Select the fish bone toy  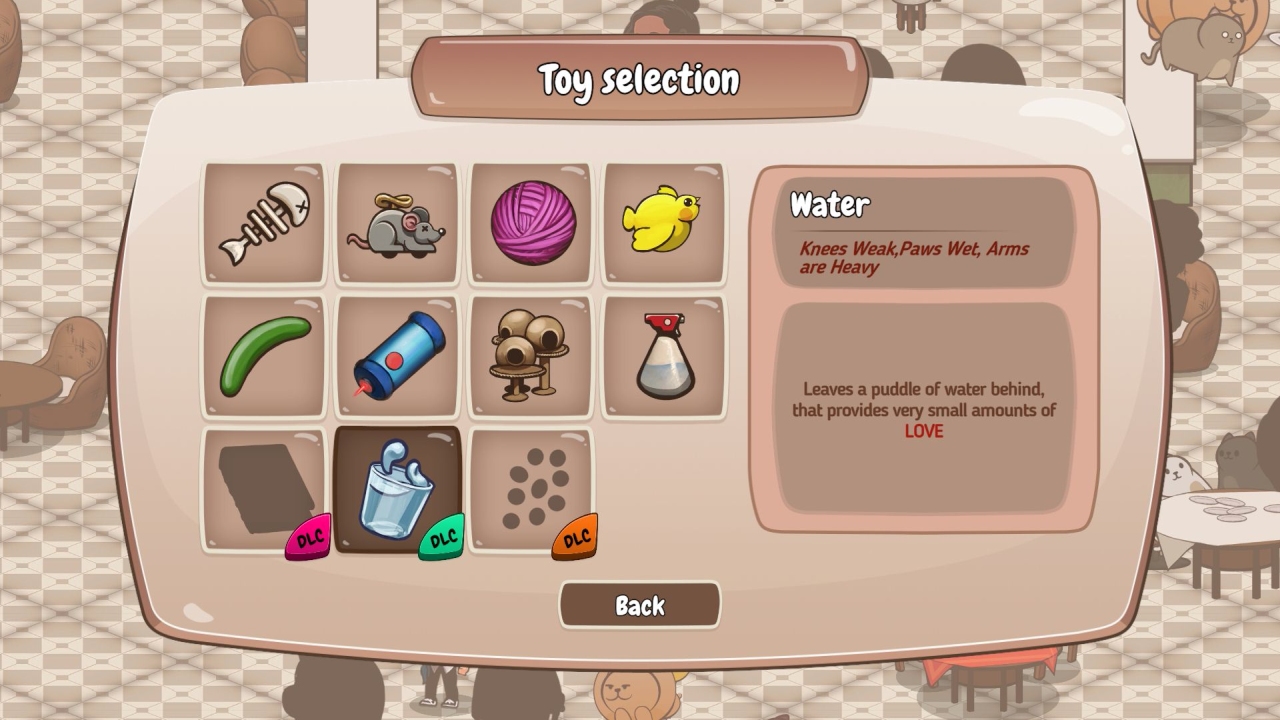point(263,221)
